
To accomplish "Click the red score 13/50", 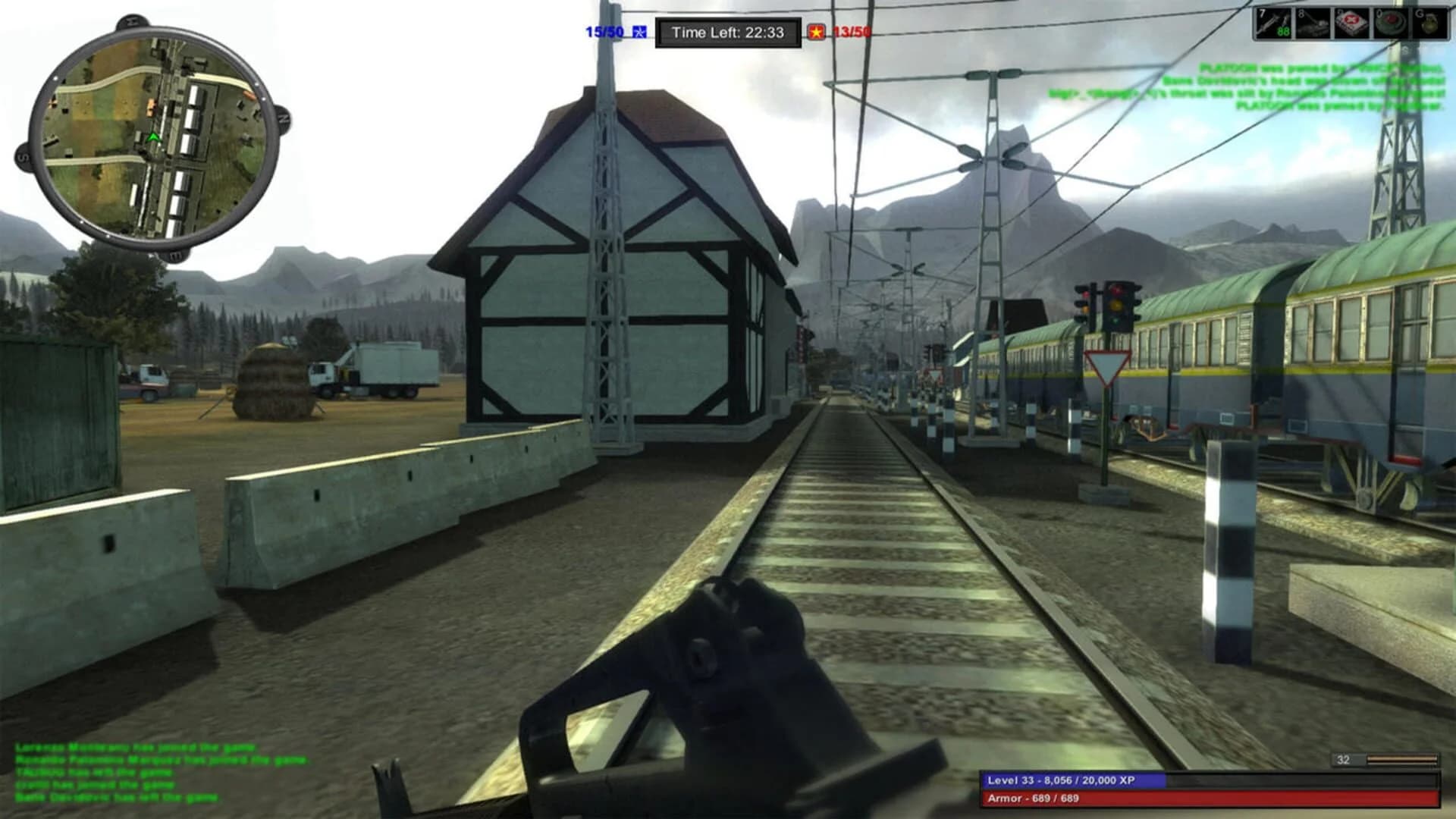I will tap(852, 32).
